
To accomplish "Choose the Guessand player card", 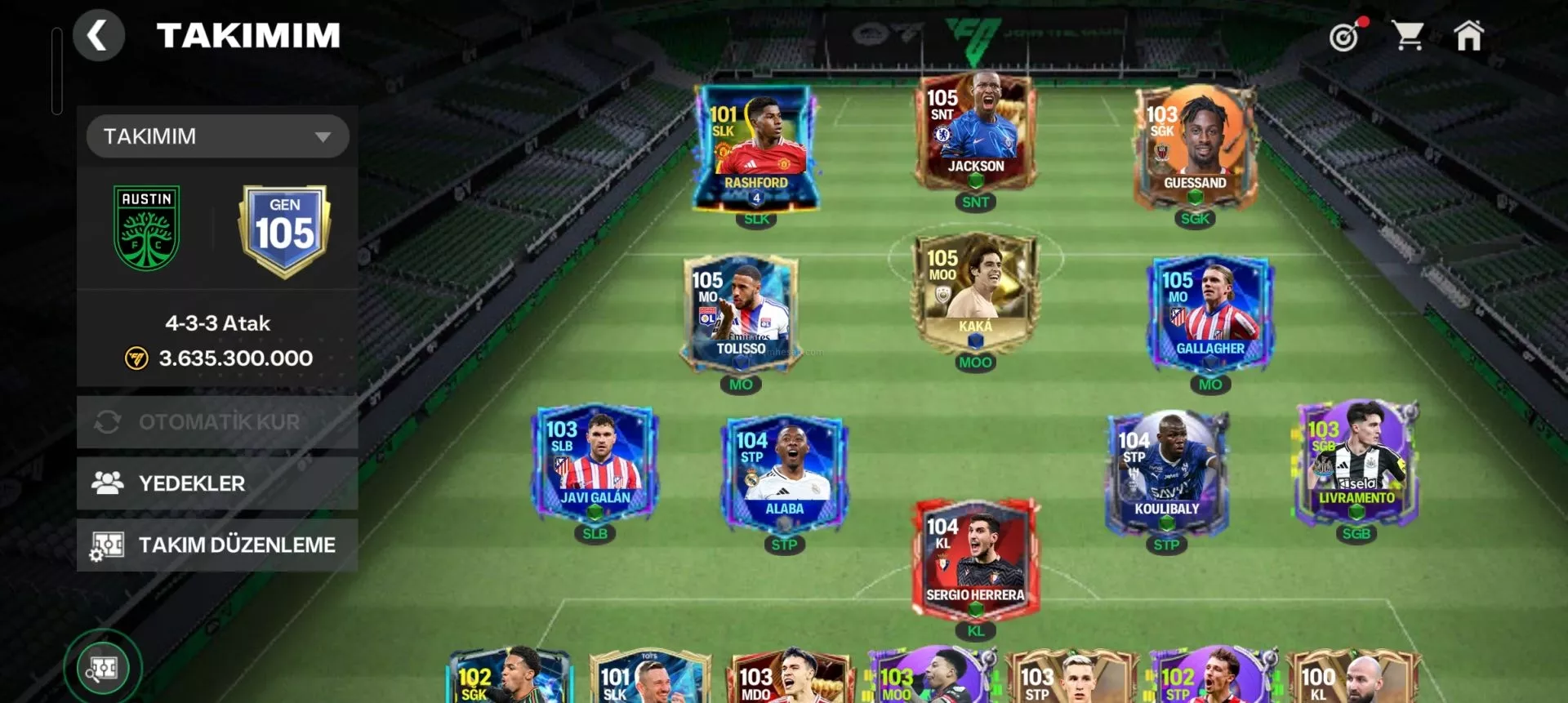I will [1195, 145].
